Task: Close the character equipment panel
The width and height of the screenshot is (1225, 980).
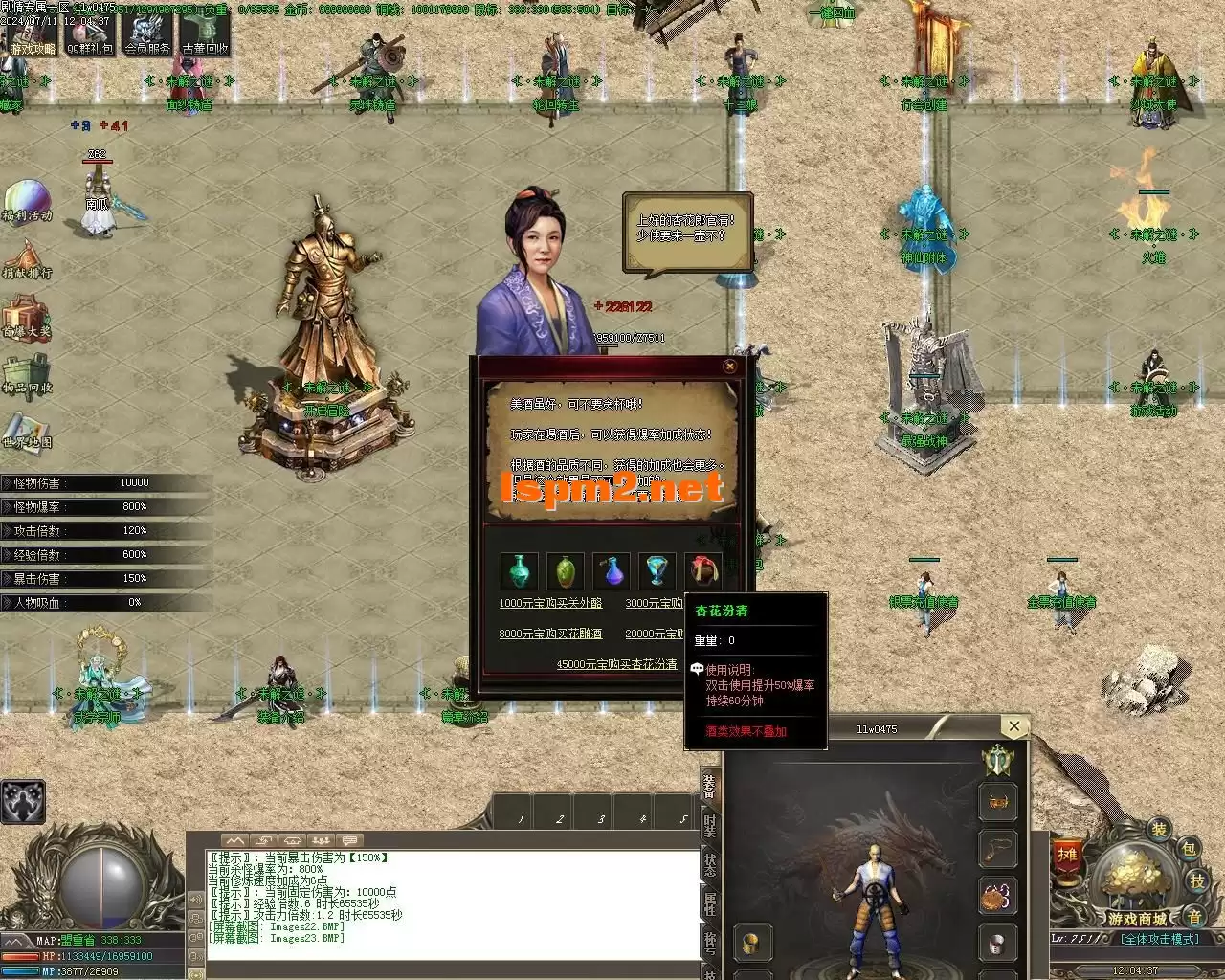Action: 1013,727
